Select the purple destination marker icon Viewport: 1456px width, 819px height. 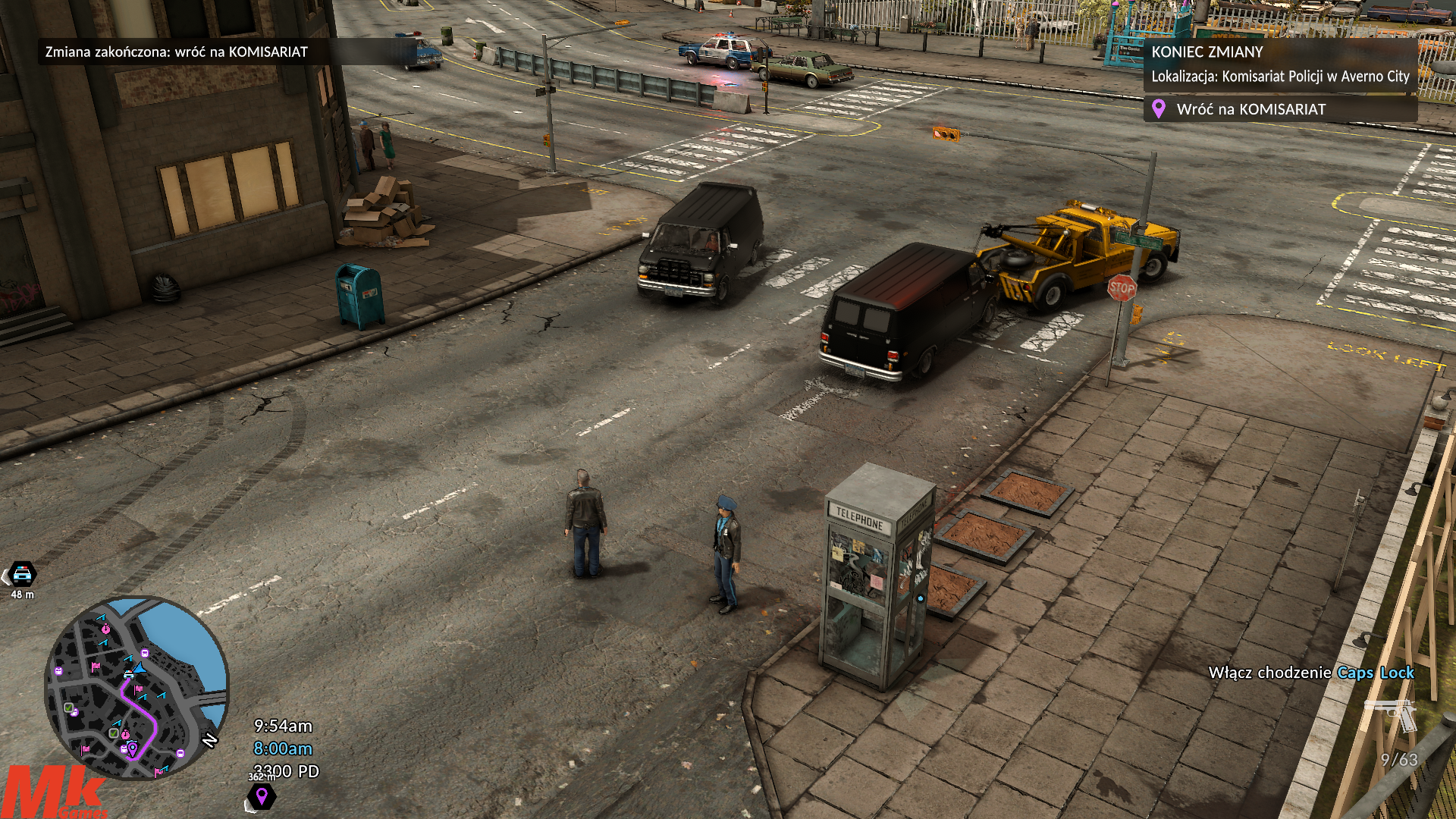click(262, 796)
